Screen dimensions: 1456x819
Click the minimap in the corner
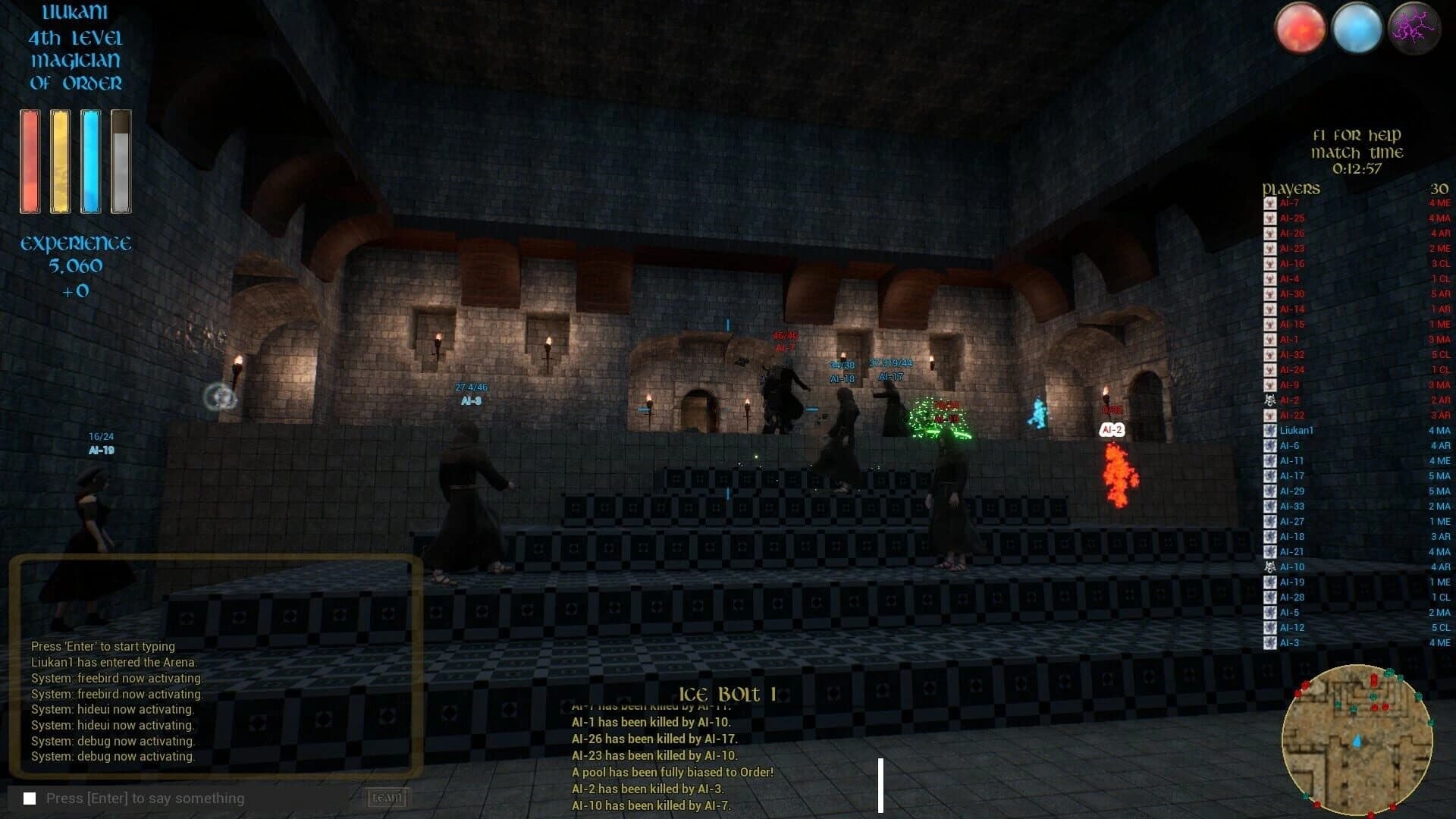click(1360, 739)
